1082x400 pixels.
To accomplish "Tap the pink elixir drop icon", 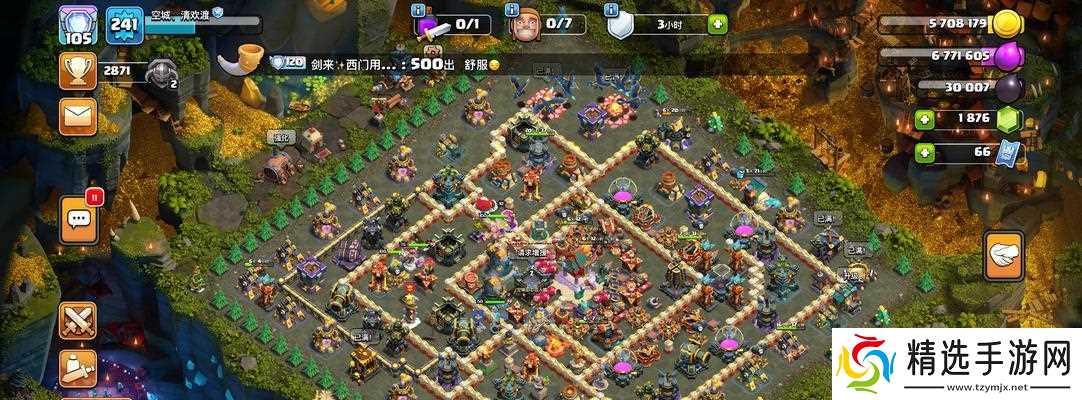I will (1007, 56).
